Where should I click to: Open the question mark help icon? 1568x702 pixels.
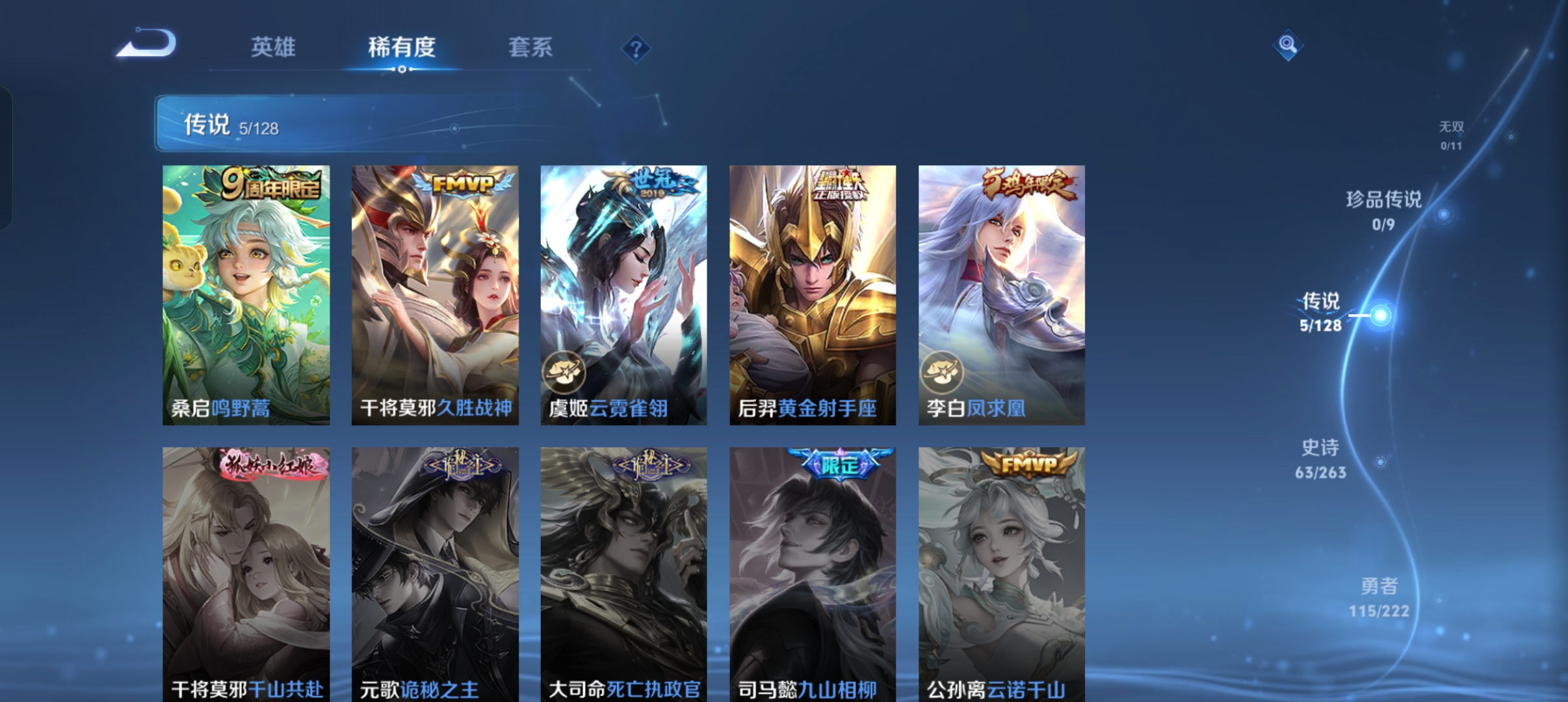[636, 49]
